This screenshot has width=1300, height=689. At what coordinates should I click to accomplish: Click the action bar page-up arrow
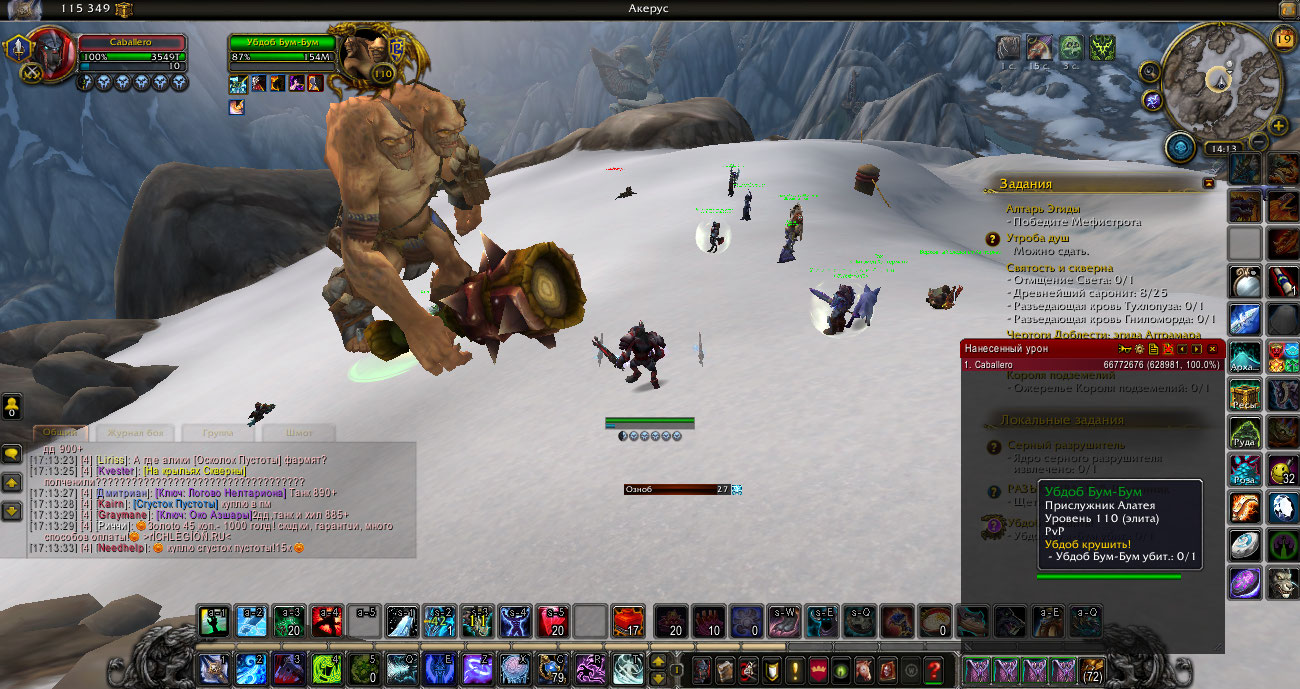coord(658,661)
